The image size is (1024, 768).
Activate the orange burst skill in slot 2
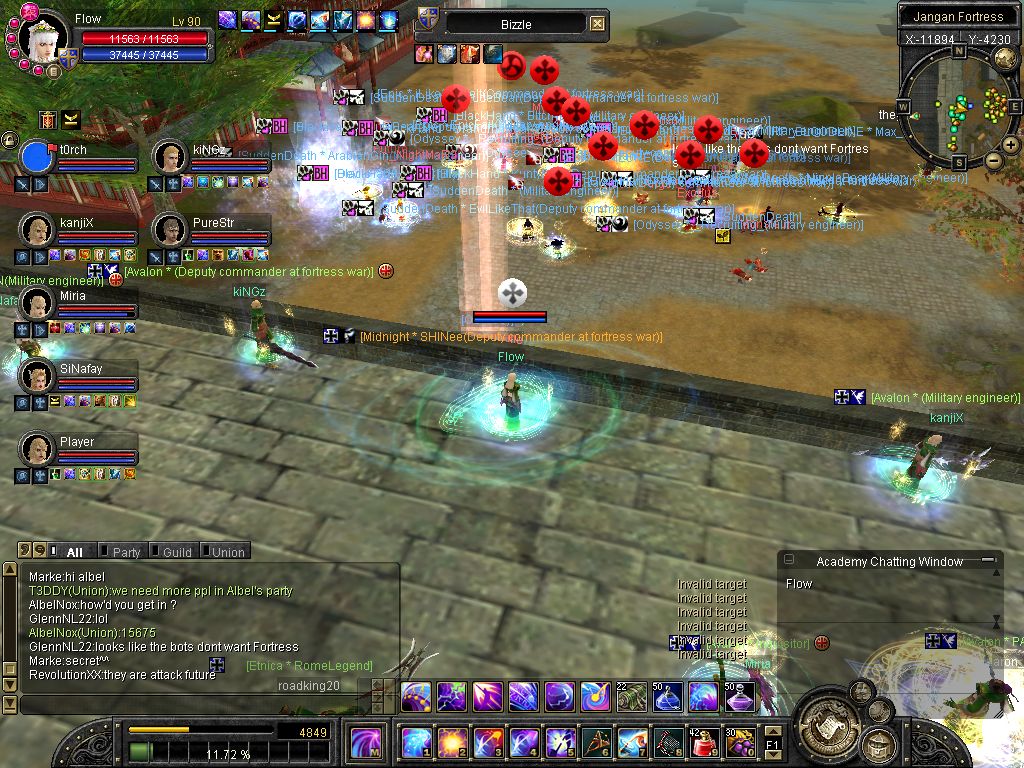coord(452,743)
